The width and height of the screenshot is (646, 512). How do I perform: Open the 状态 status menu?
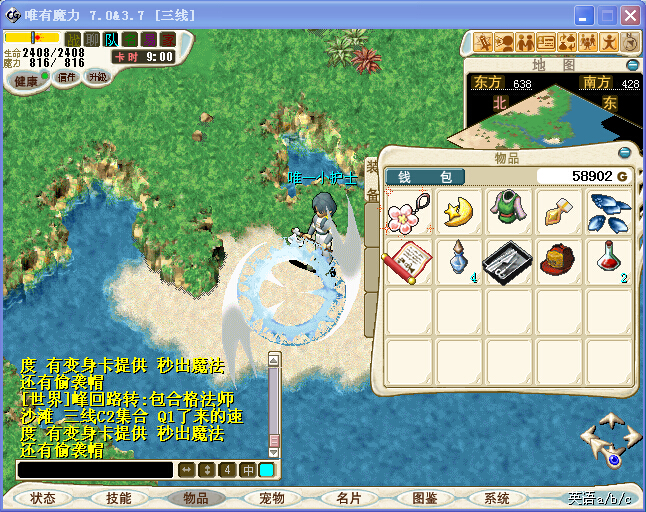[43, 498]
